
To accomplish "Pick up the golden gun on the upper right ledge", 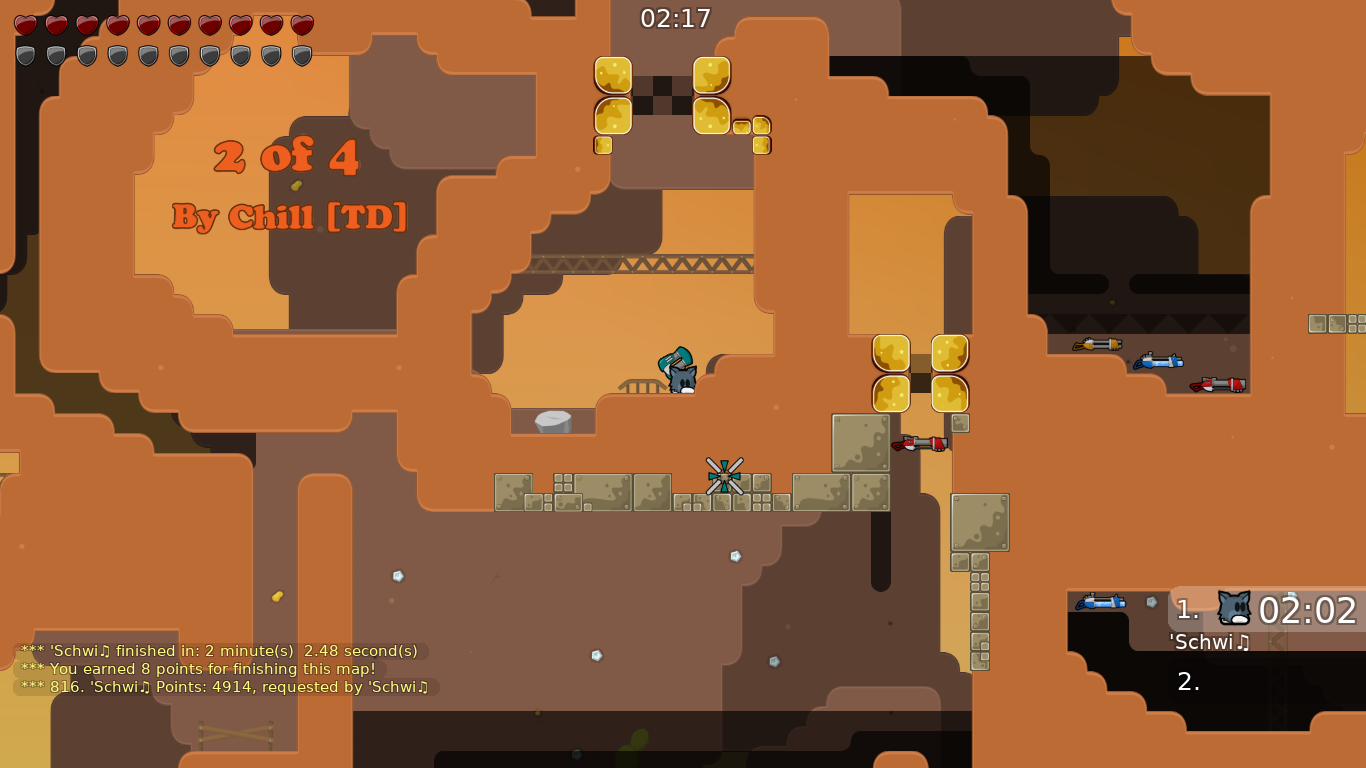I will (x=1097, y=345).
